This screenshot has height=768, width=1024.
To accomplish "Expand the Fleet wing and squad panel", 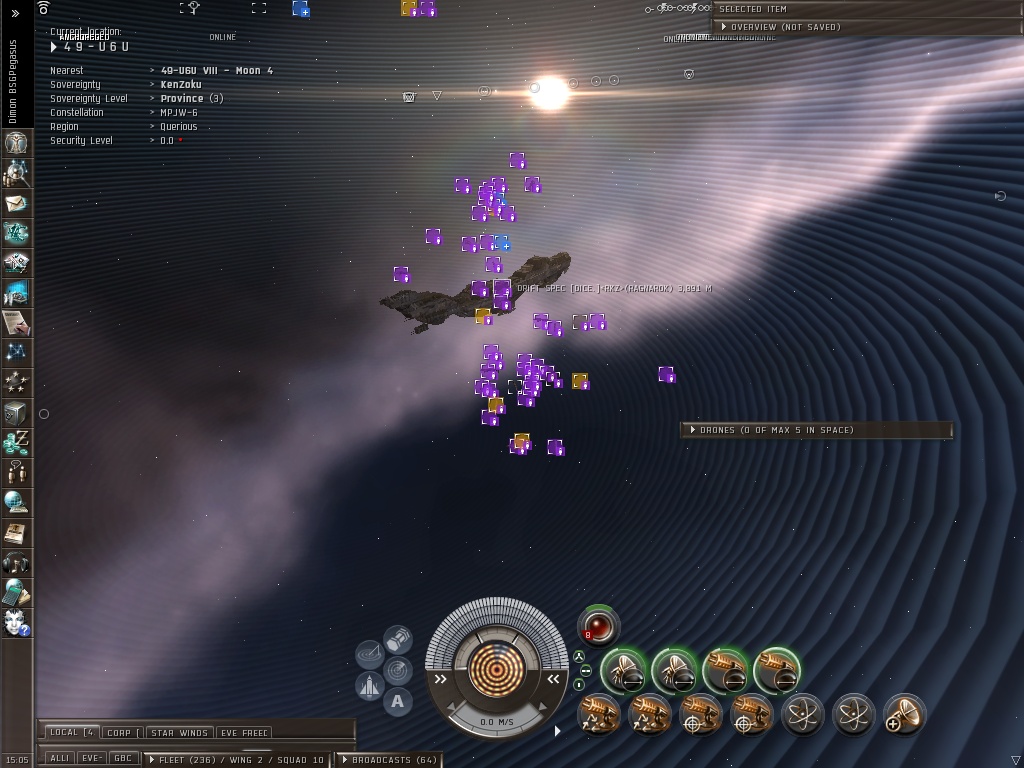I will (x=240, y=760).
